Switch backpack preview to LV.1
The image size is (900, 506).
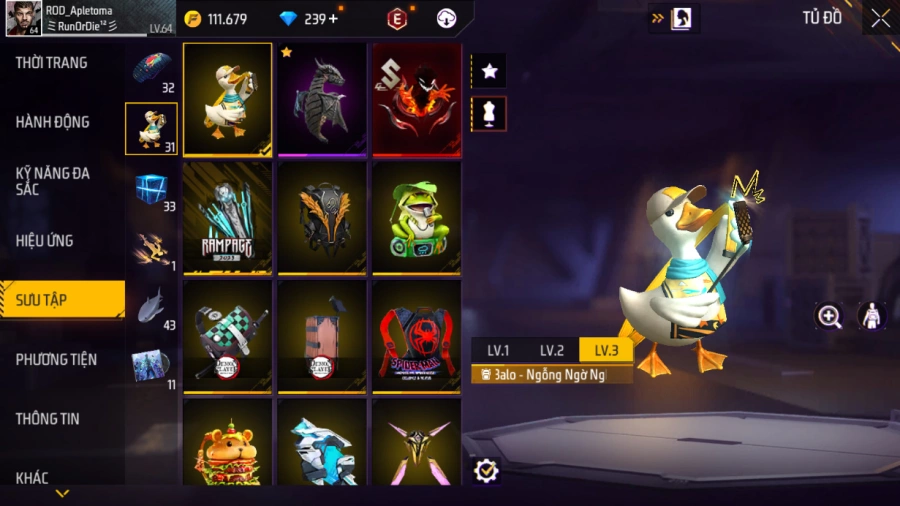click(x=498, y=350)
